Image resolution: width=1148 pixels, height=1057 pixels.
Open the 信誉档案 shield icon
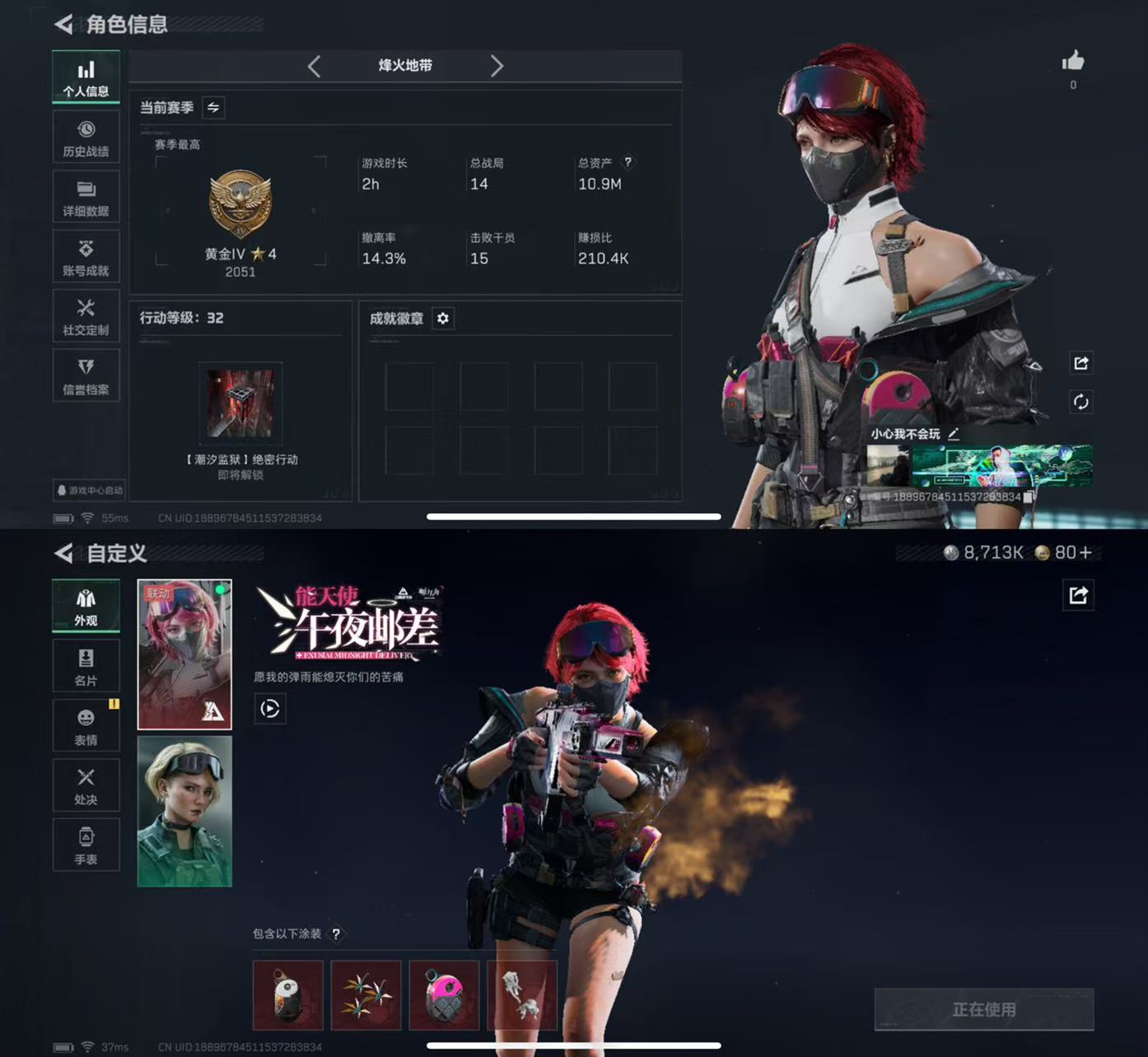click(x=86, y=375)
